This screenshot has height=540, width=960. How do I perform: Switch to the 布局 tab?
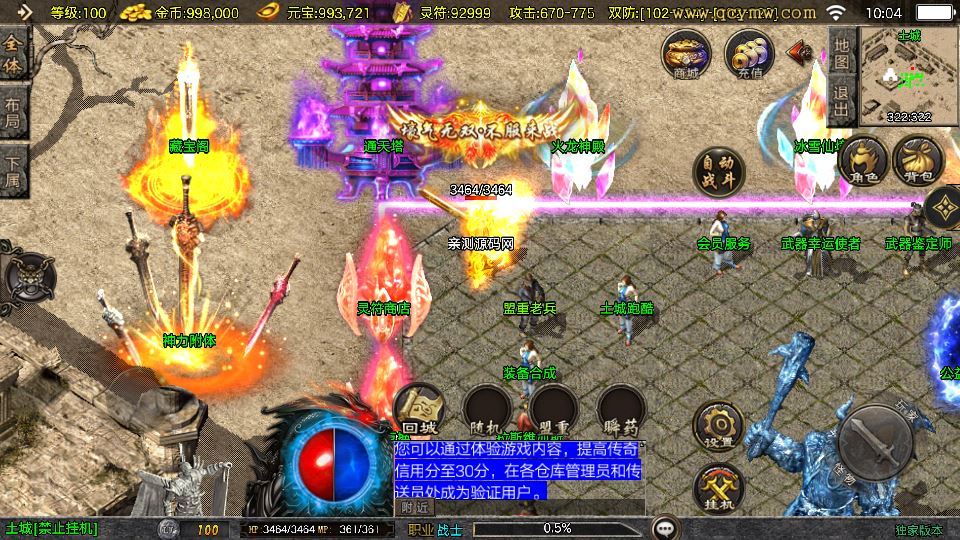[14, 113]
